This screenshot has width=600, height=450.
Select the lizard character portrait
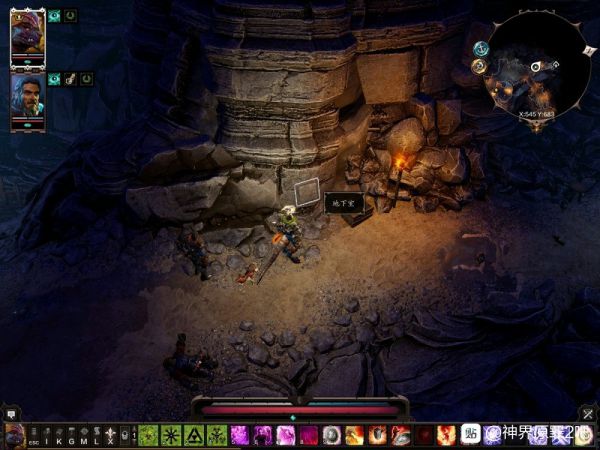[x=27, y=37]
